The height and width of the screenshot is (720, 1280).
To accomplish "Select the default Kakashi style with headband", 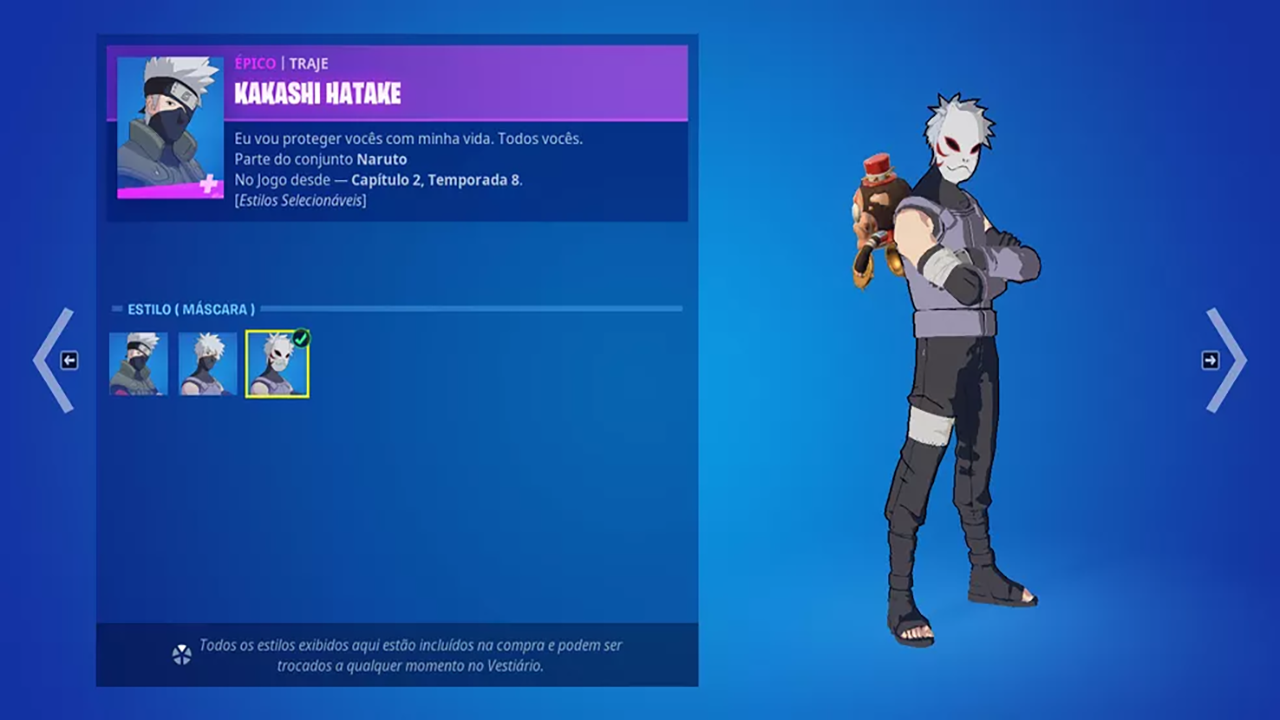I will [139, 364].
